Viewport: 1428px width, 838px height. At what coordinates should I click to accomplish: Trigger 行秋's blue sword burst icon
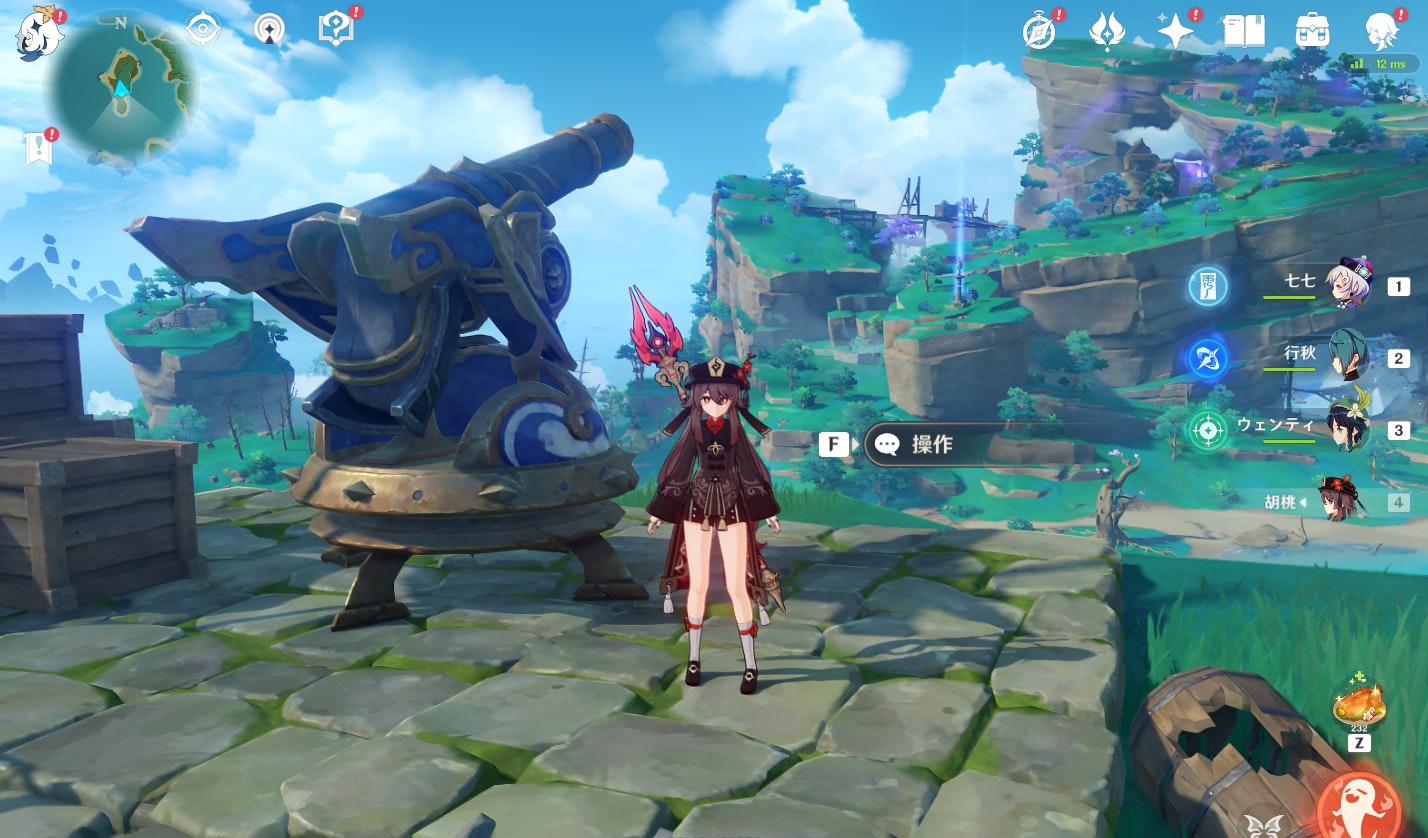pos(1208,358)
